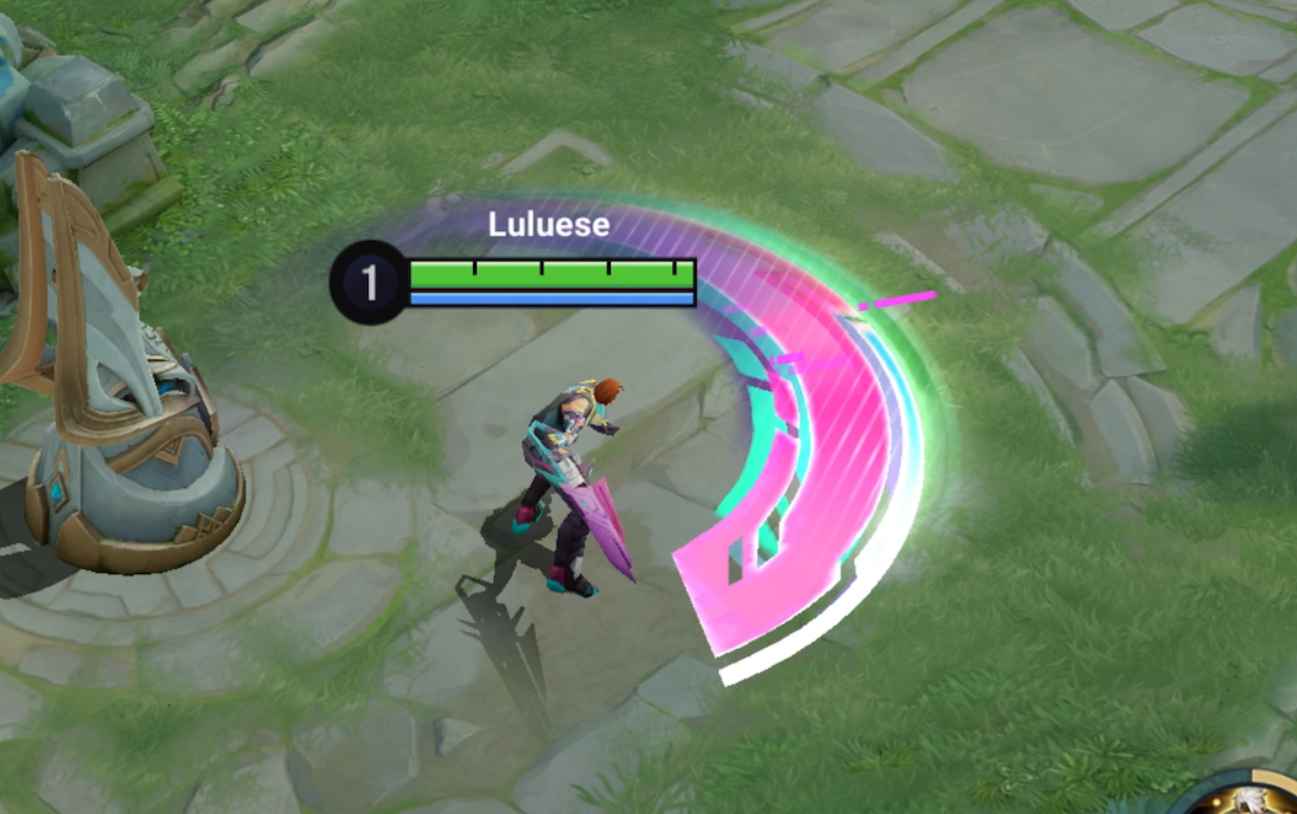
Task: Tap the level 1 badge beside Luluese's health bar
Action: pos(370,279)
